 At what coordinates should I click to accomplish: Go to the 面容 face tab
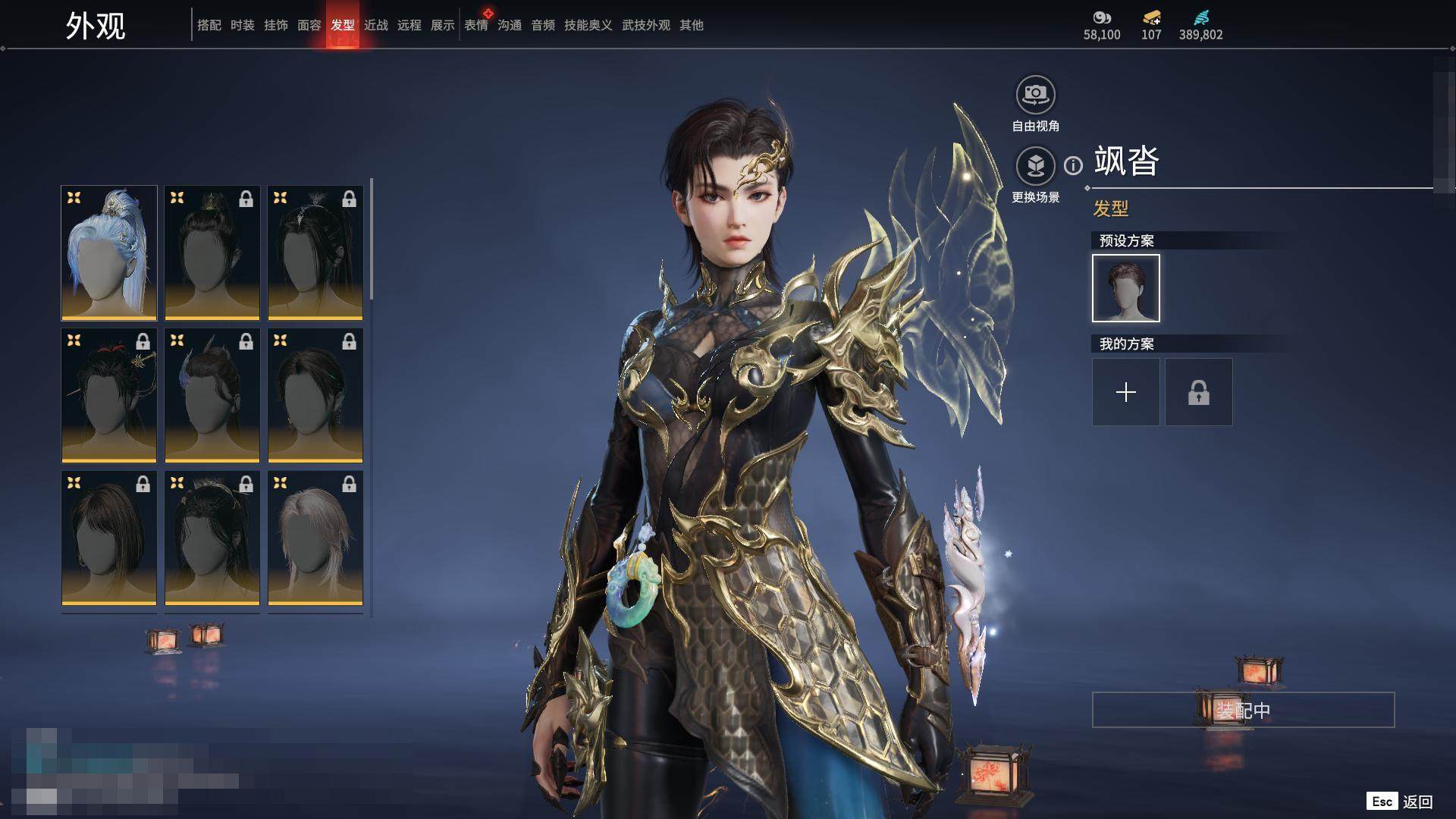coord(309,25)
